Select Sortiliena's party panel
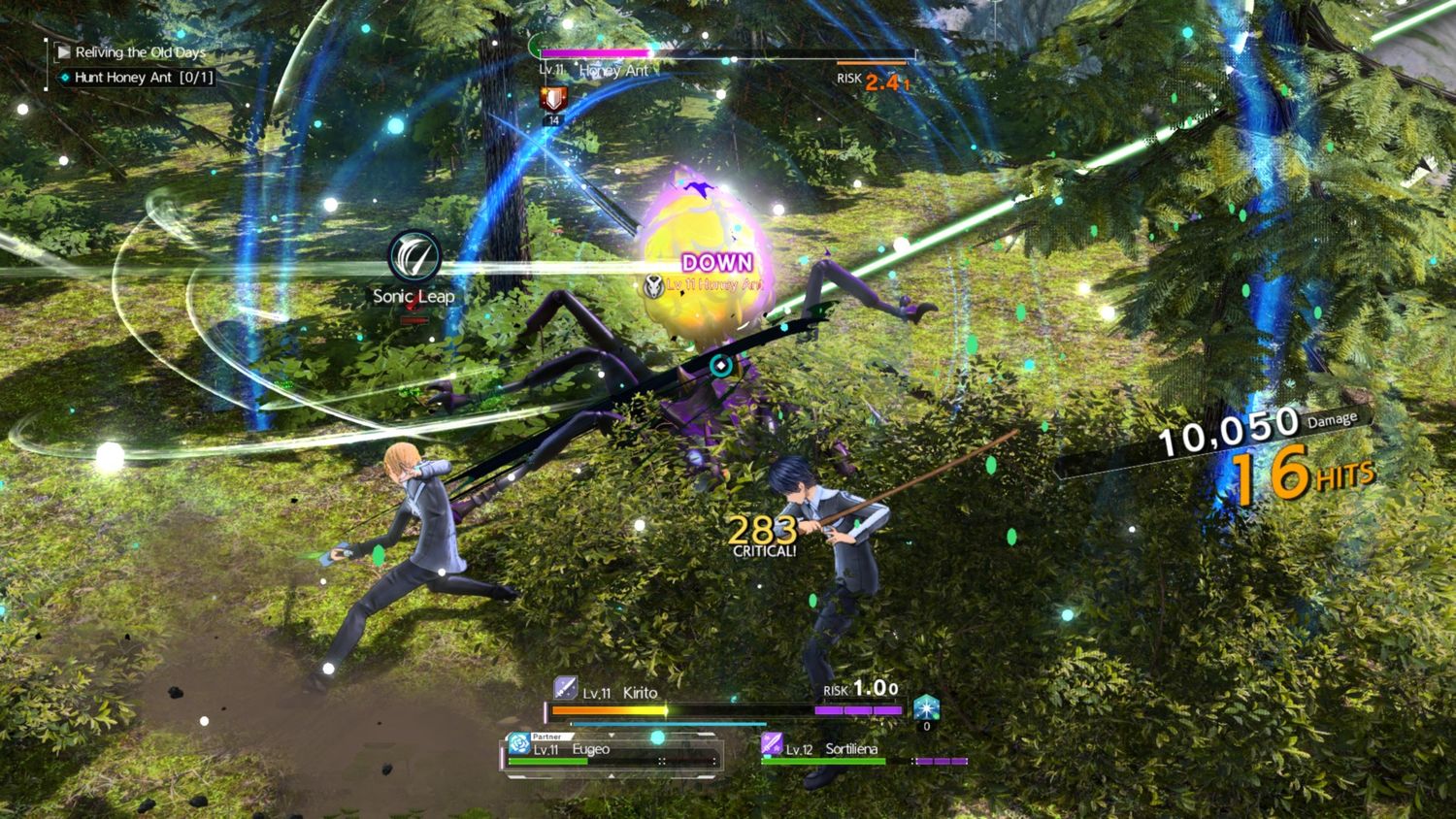This screenshot has height=819, width=1456. coord(864,752)
